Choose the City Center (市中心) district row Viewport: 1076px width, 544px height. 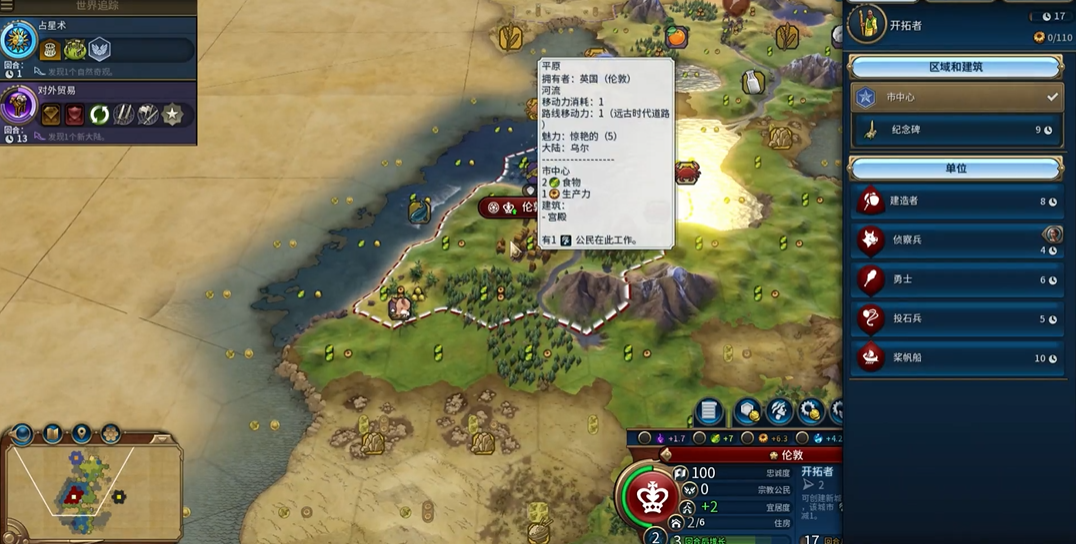coord(955,97)
